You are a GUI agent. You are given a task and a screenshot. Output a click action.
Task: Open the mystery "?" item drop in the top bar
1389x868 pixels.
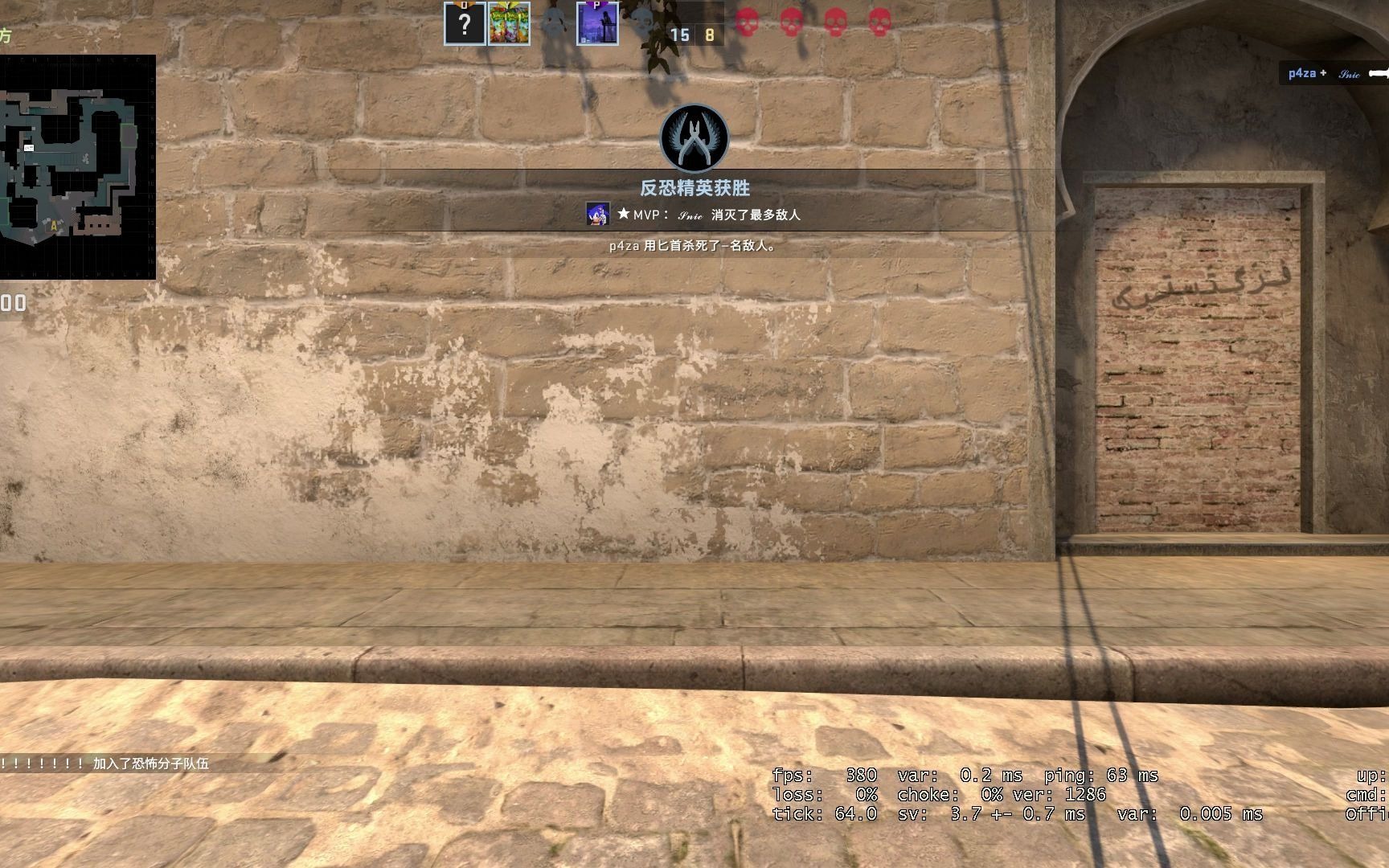click(465, 23)
